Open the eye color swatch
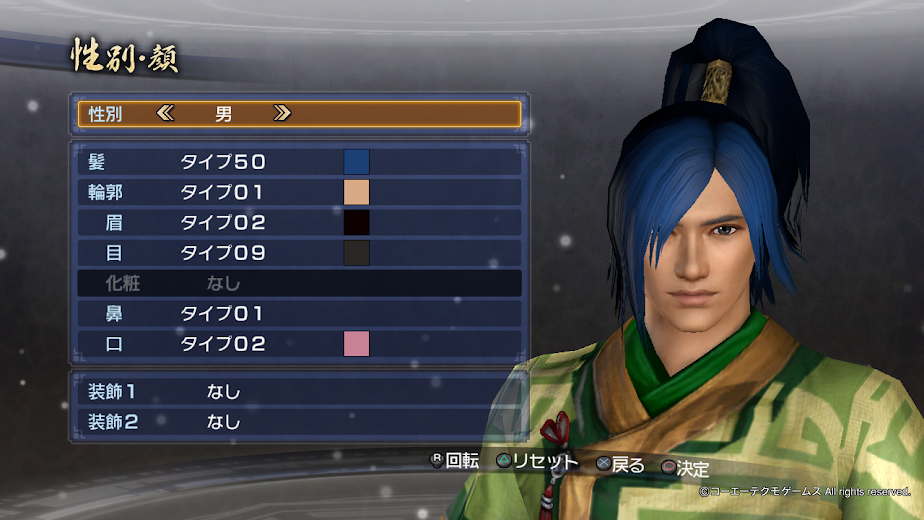The width and height of the screenshot is (924, 520). [356, 253]
